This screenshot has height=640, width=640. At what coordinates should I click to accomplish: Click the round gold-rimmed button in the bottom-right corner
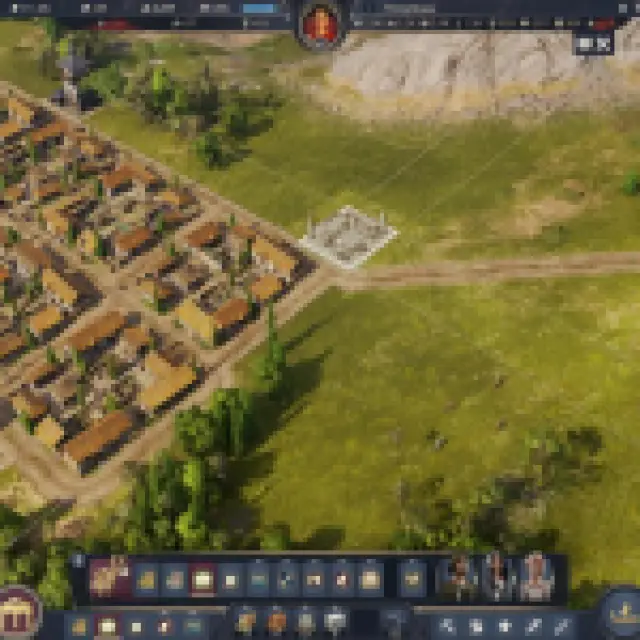[x=622, y=612]
